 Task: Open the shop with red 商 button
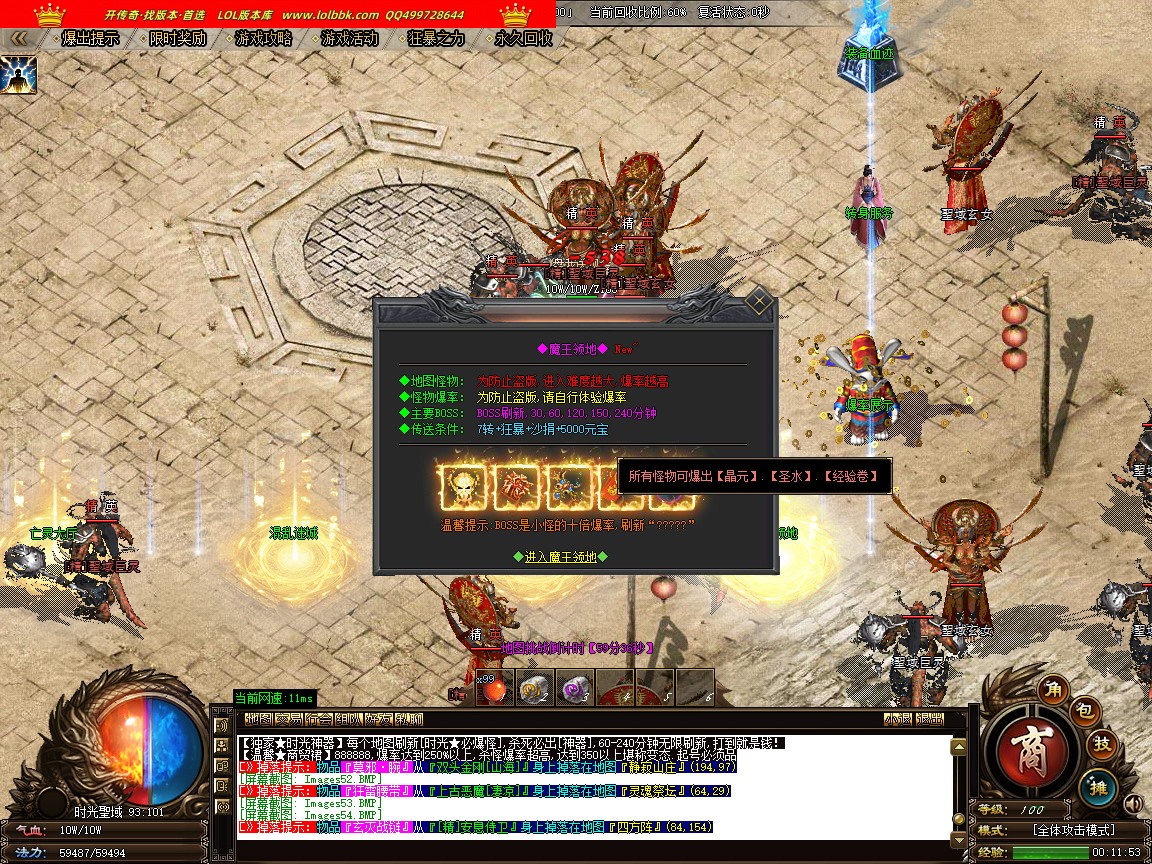coord(1030,751)
